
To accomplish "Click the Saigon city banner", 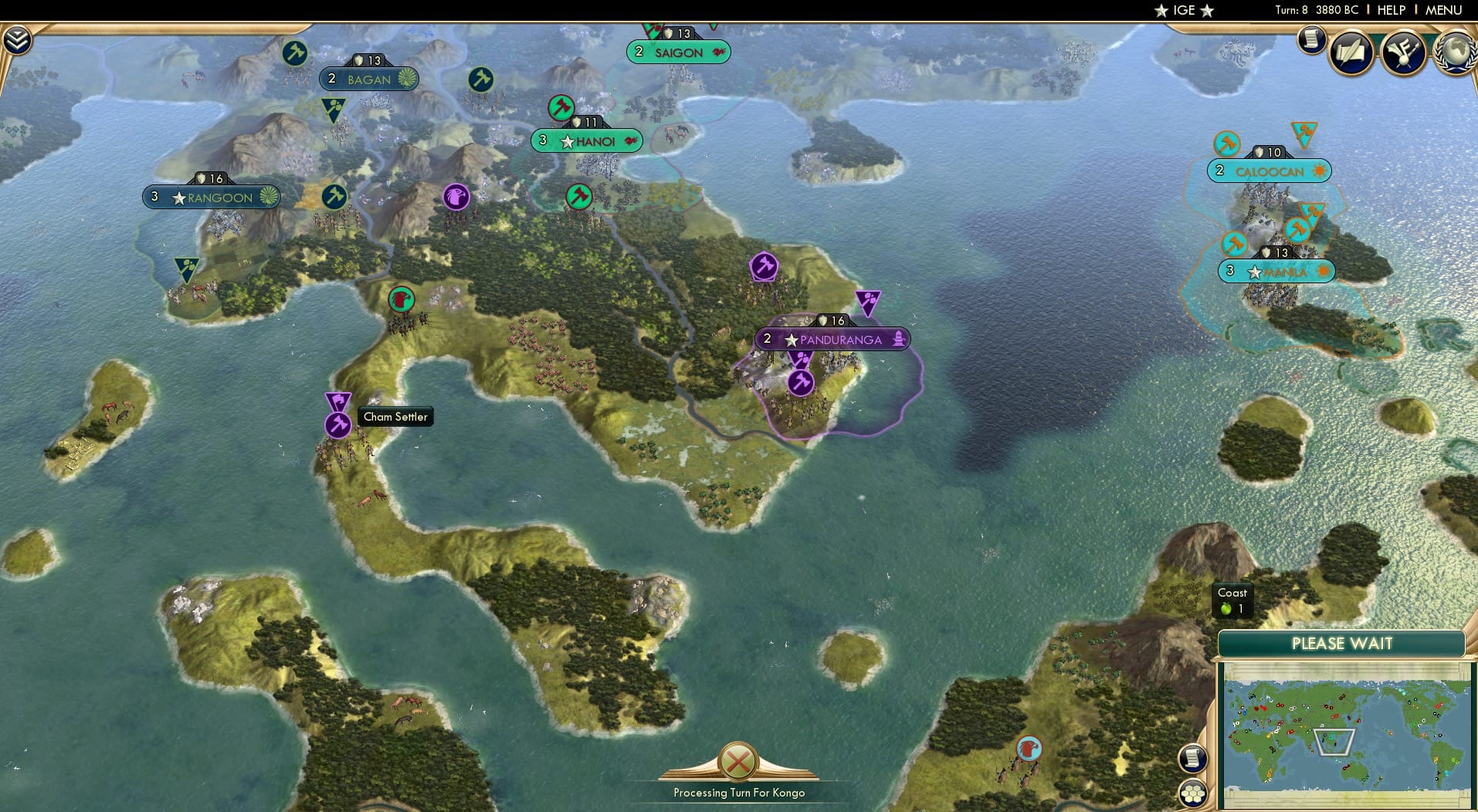I will pyautogui.click(x=677, y=52).
